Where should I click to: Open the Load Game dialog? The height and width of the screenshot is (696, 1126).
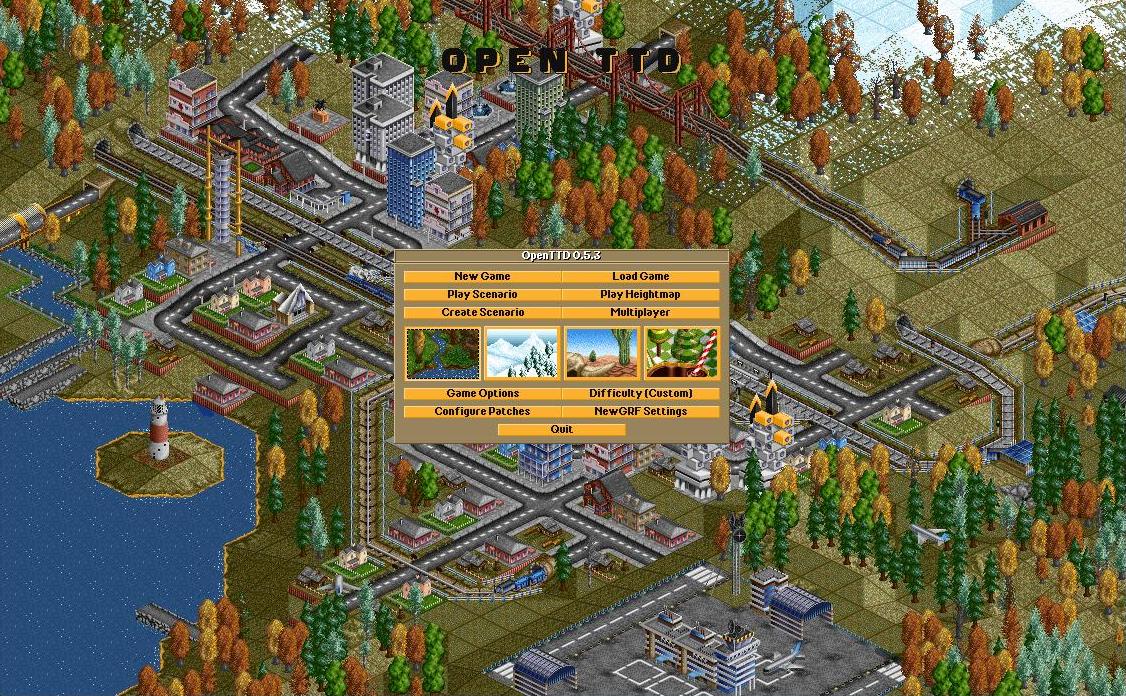pos(640,277)
